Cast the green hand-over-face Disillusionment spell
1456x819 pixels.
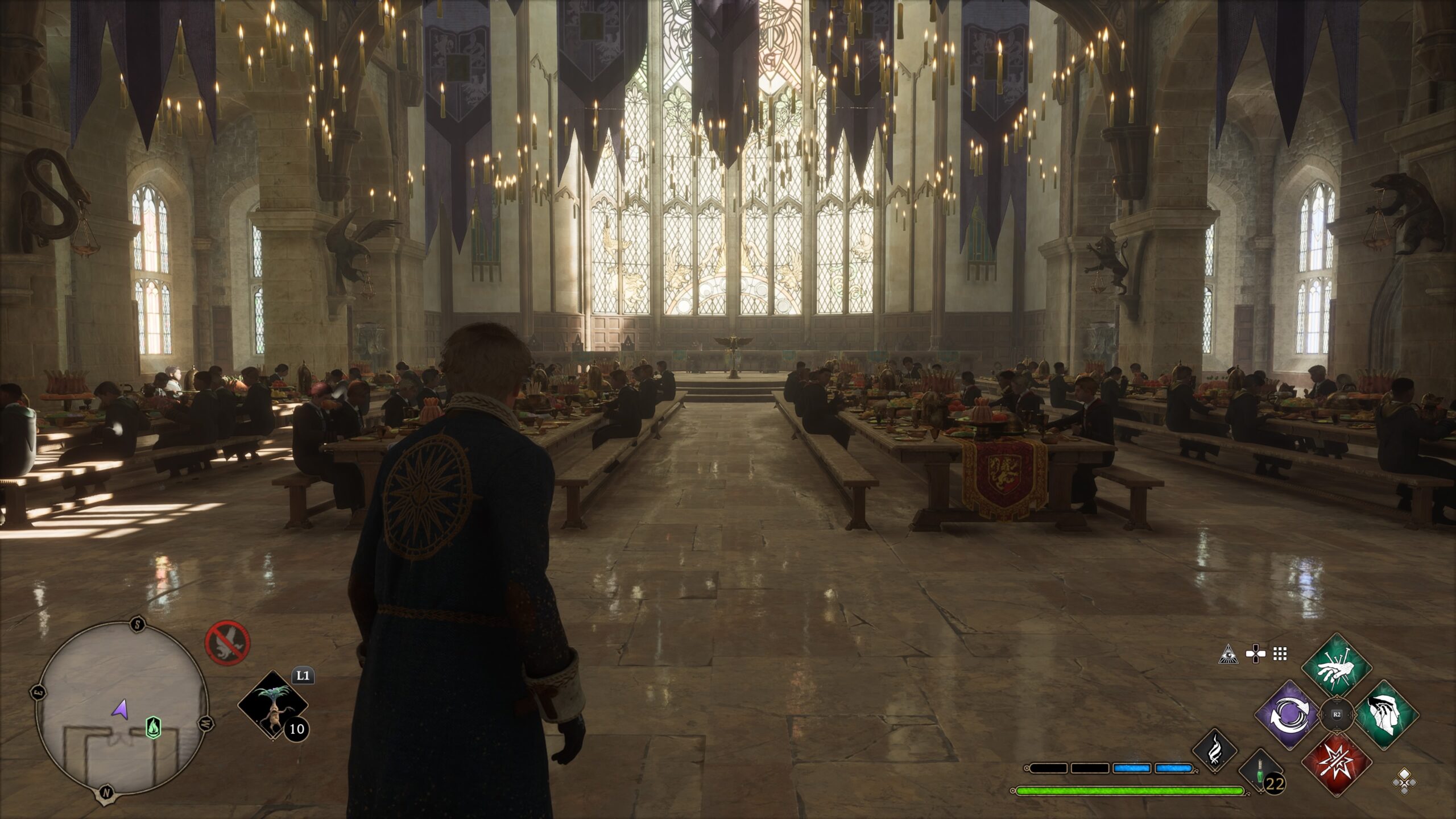1386,714
